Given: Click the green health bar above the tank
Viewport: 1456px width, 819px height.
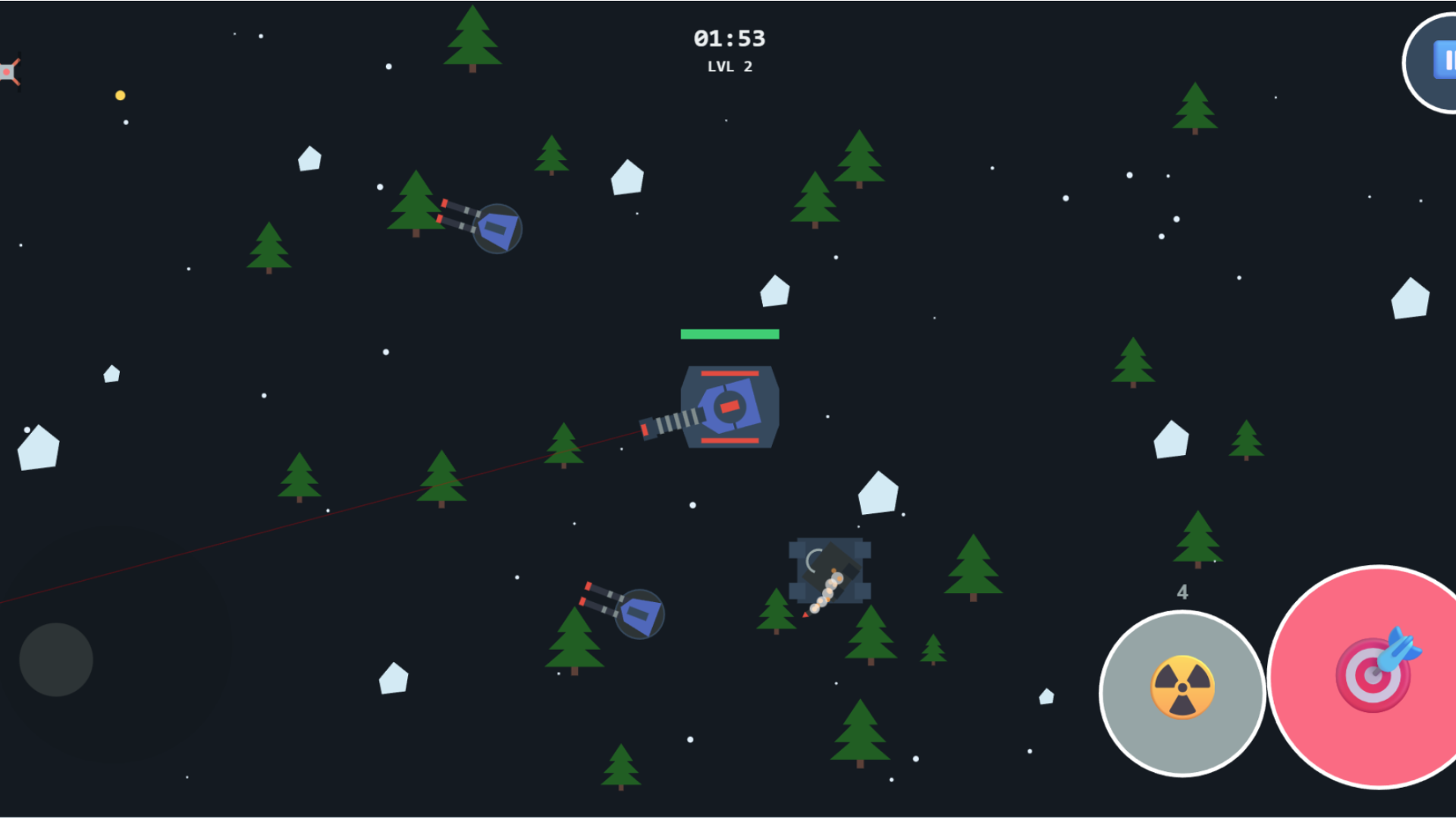Looking at the screenshot, I should pos(730,332).
